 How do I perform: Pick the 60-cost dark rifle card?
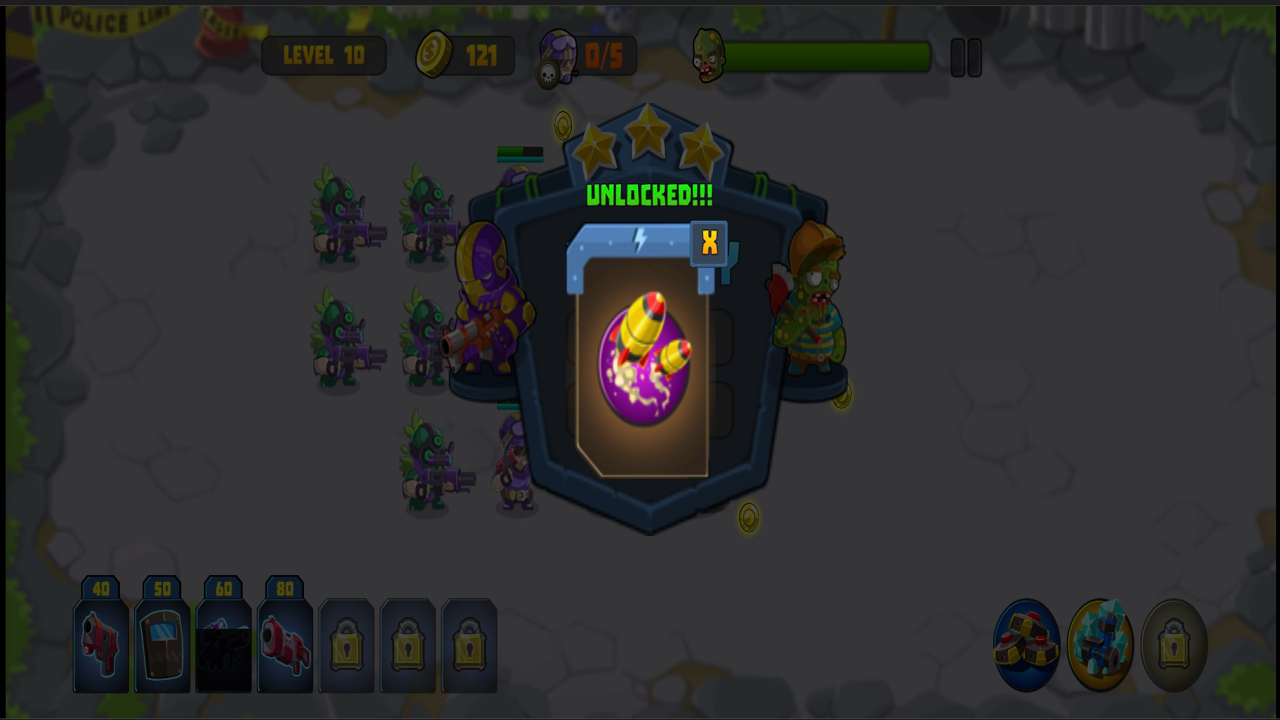223,645
